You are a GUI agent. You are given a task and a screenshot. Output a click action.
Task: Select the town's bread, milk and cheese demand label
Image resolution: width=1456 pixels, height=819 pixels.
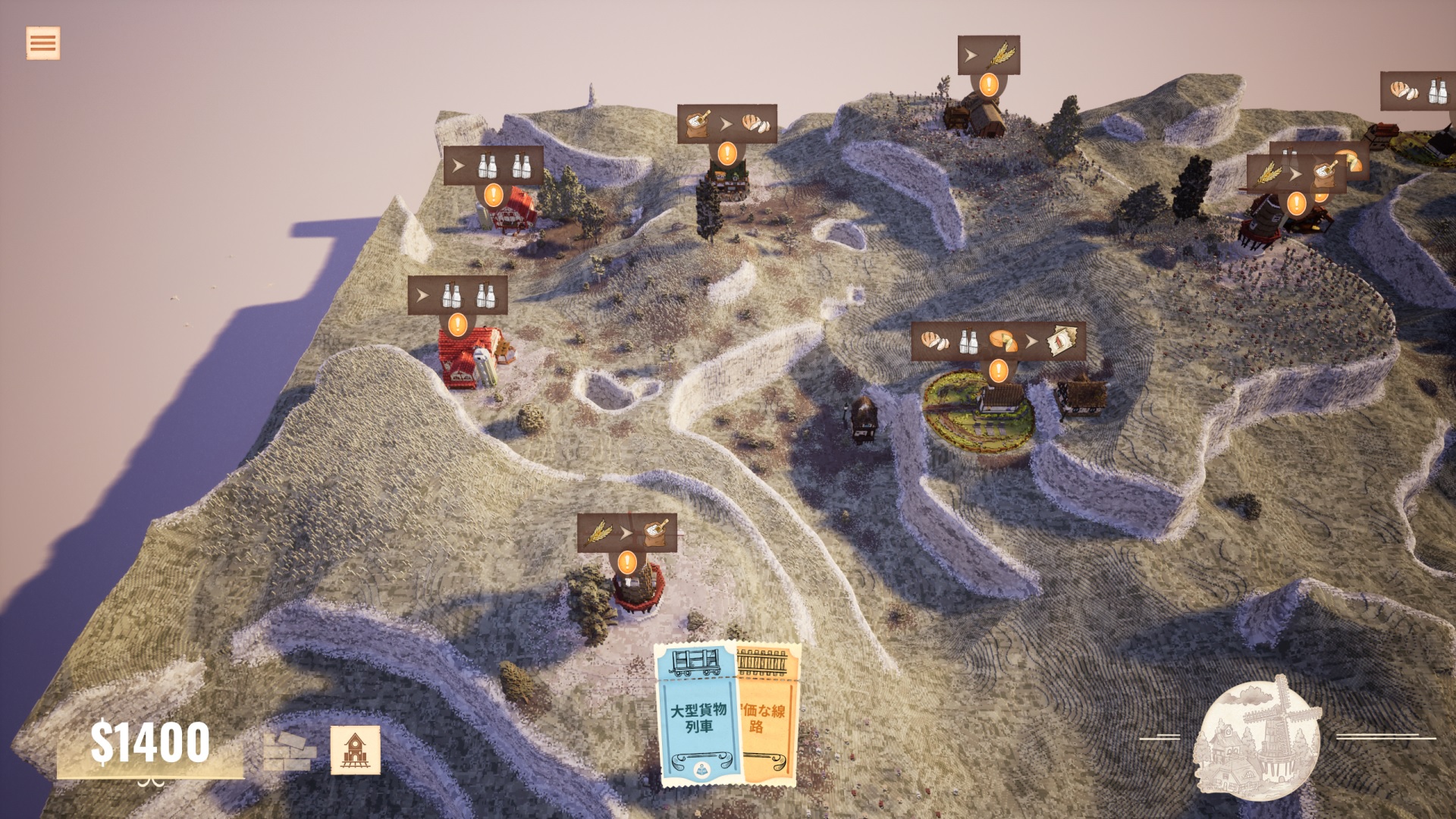pos(998,342)
